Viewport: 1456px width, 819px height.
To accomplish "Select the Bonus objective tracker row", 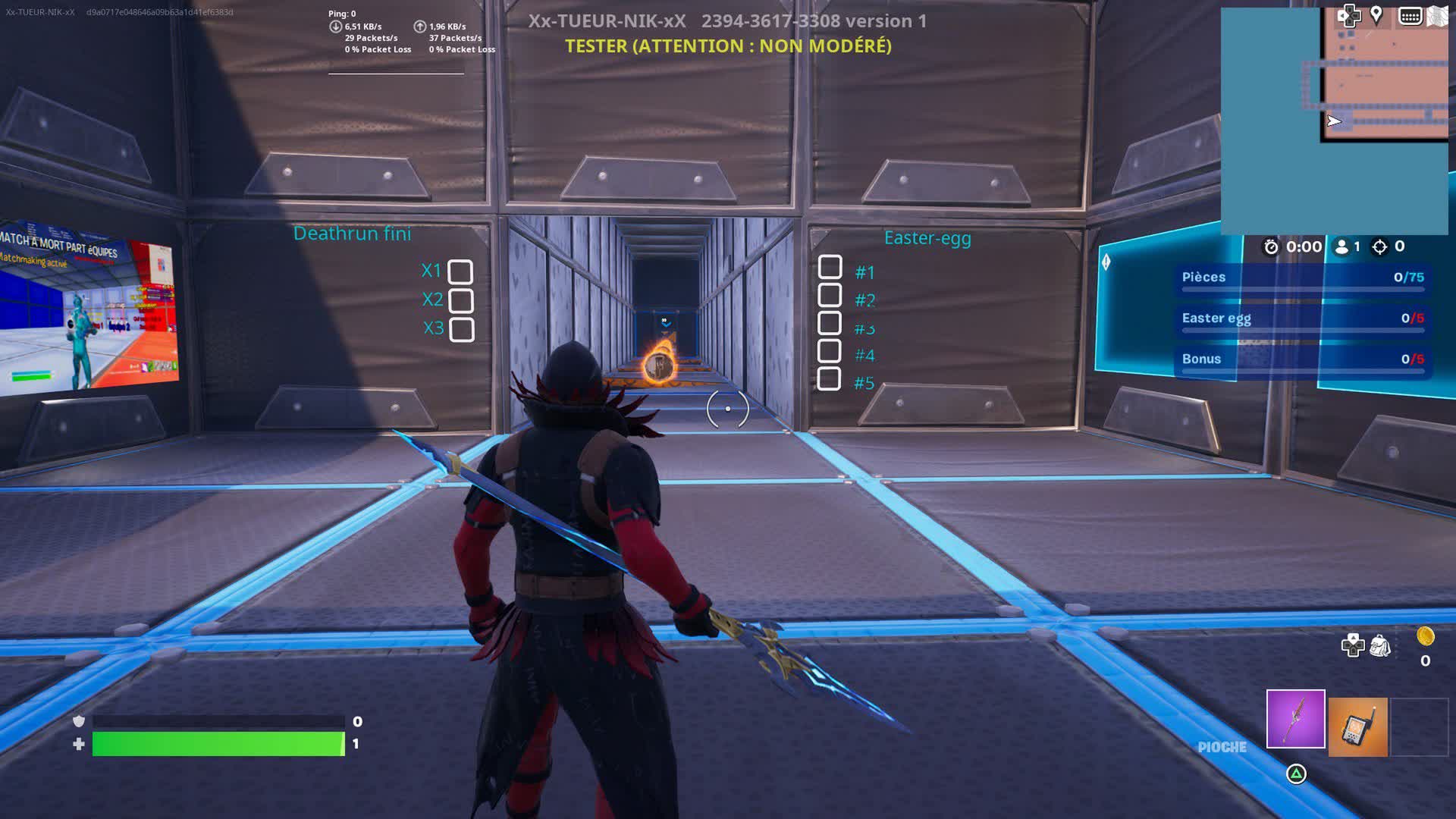I will (x=1302, y=359).
